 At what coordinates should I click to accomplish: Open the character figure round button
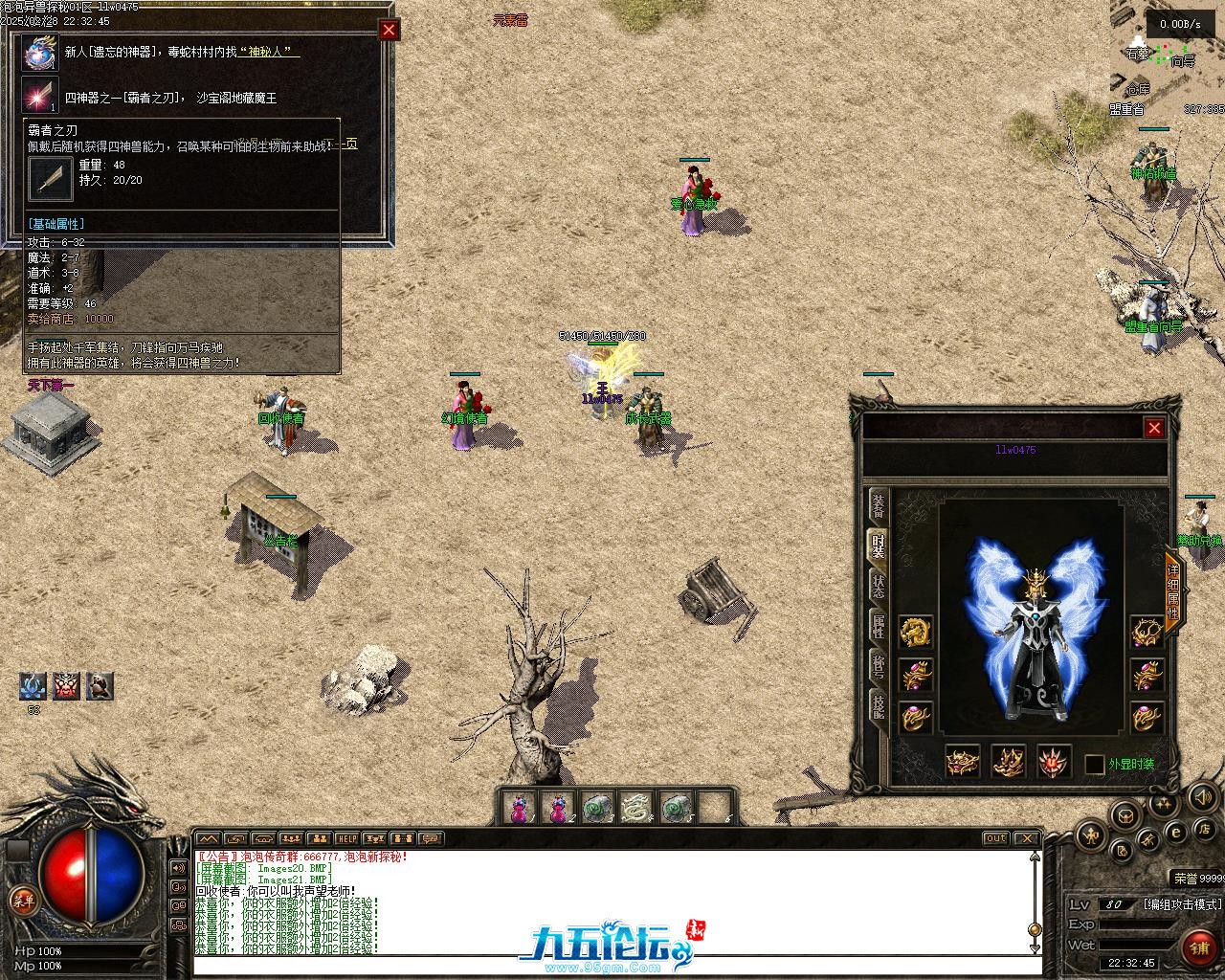1091,836
